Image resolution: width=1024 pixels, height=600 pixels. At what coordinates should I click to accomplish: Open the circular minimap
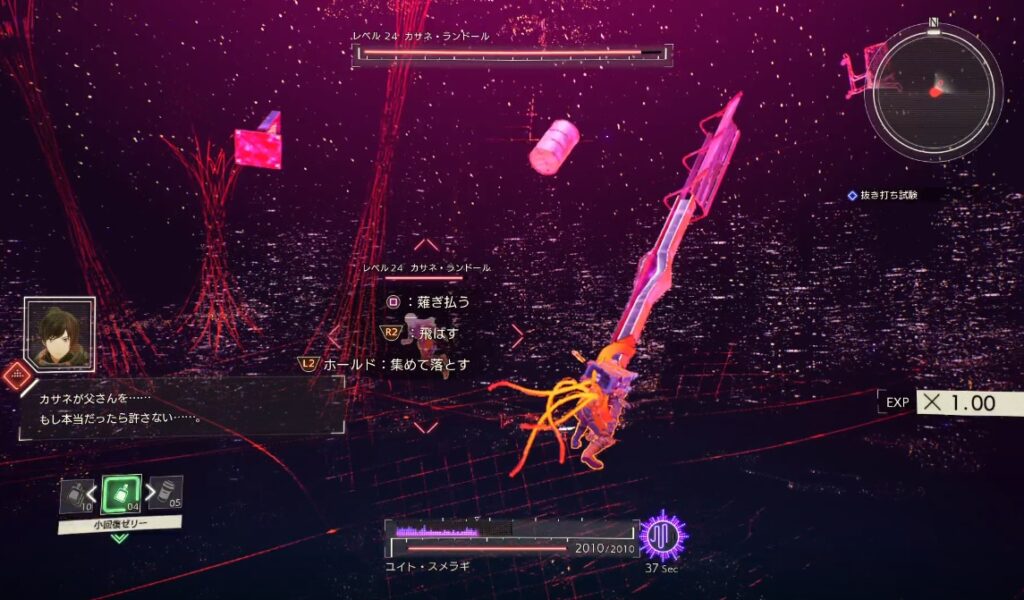pyautogui.click(x=934, y=92)
